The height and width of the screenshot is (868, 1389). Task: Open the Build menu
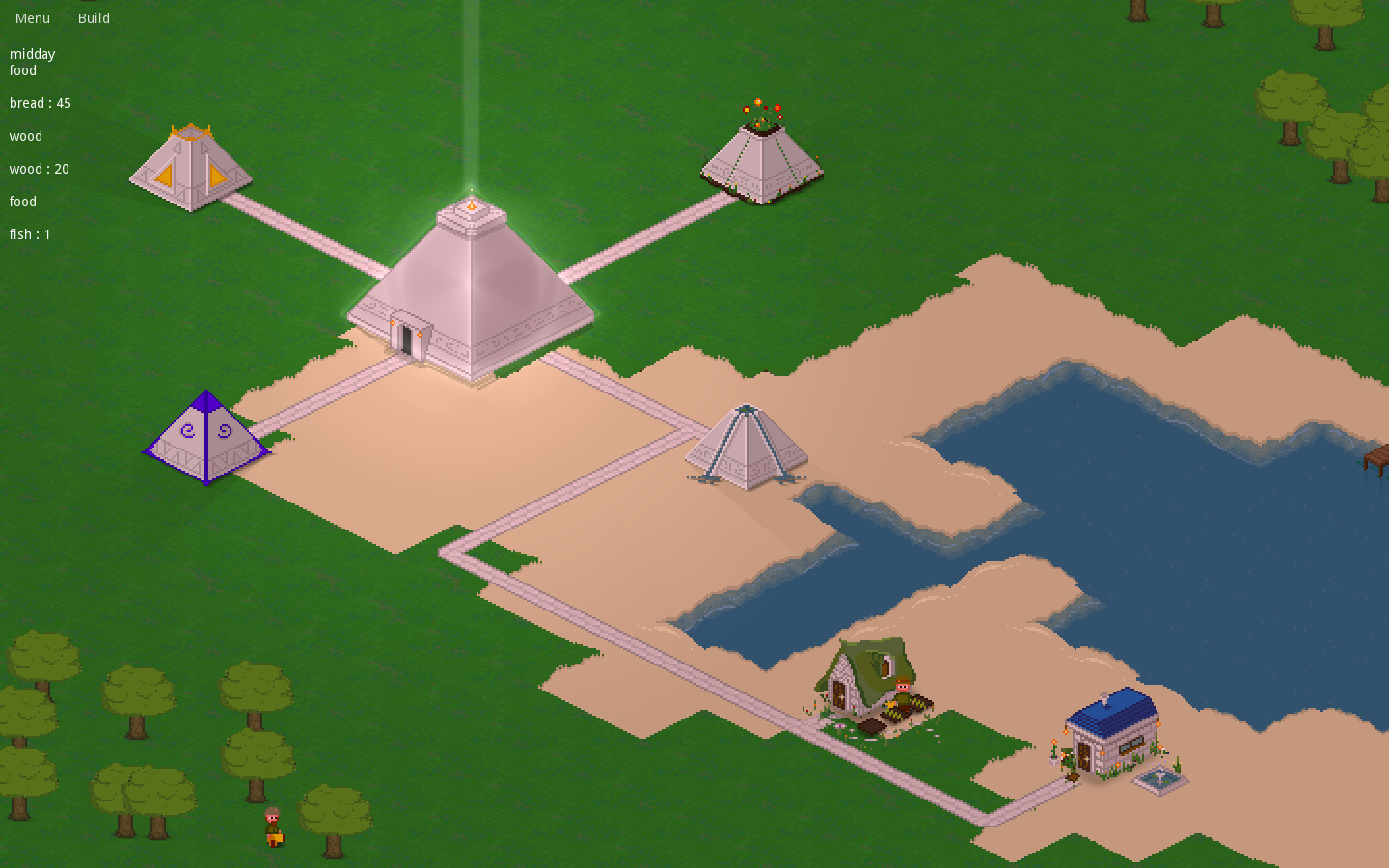tap(94, 17)
